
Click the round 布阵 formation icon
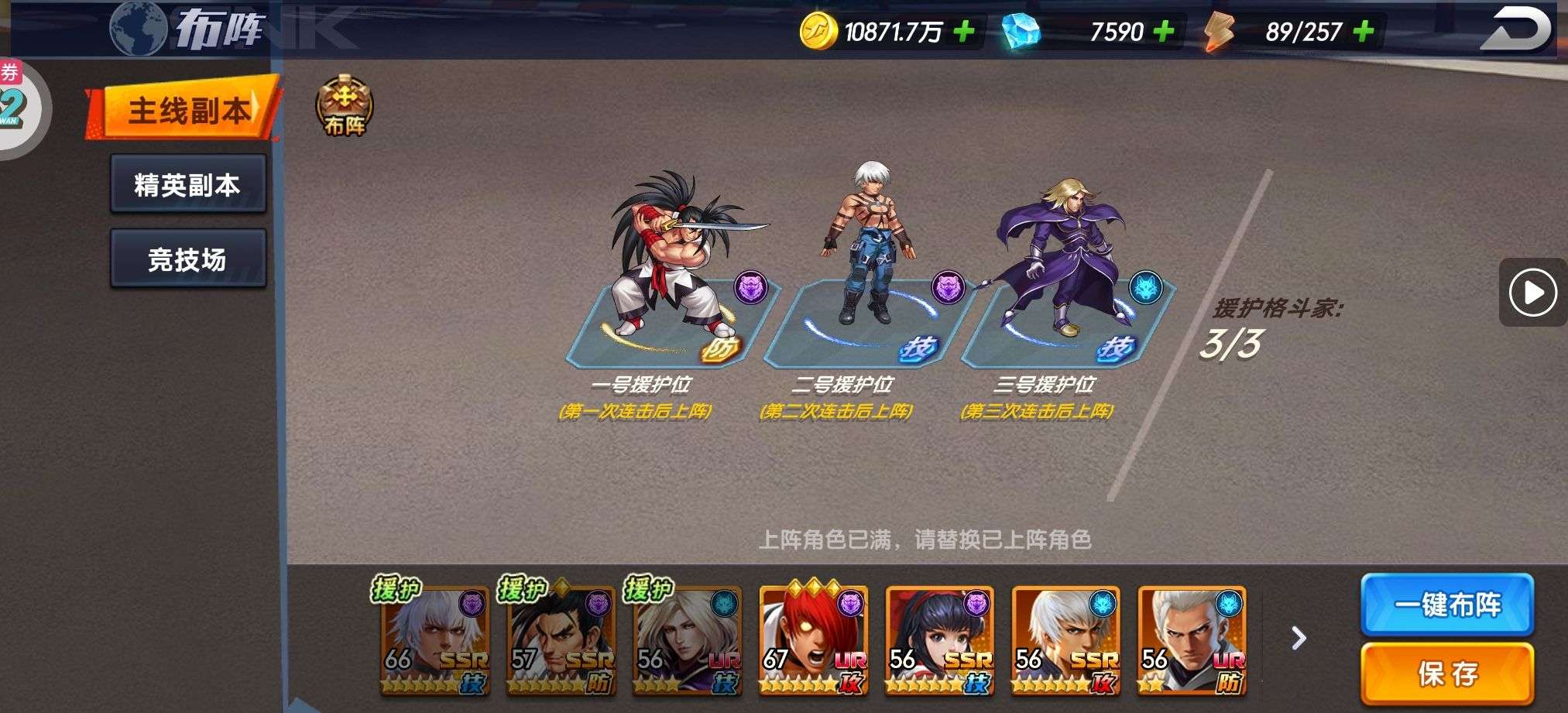tap(345, 107)
